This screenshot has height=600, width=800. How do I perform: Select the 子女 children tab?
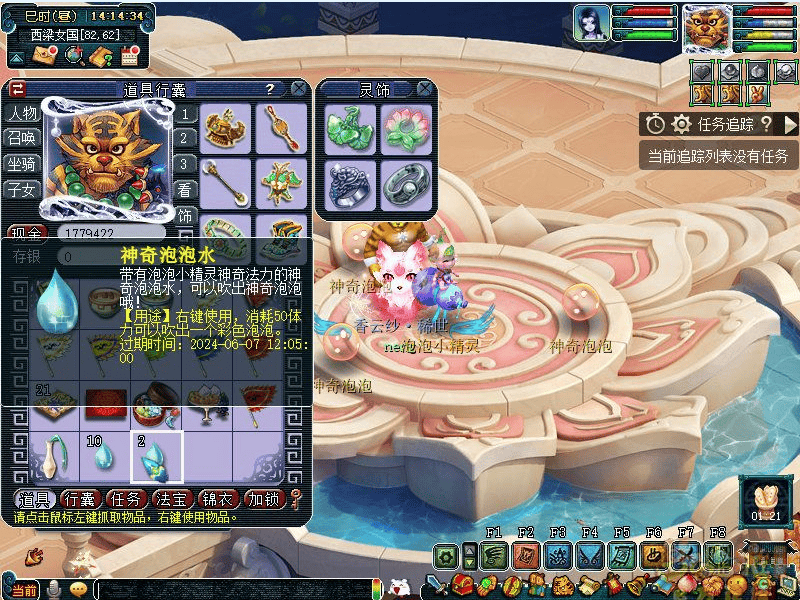21,188
